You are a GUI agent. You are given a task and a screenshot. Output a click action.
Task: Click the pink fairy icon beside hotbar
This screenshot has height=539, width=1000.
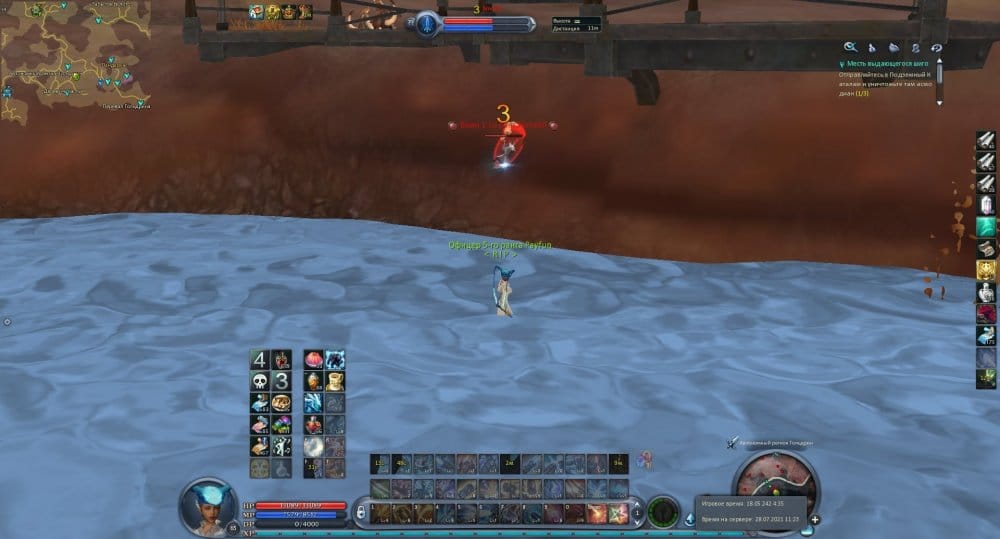[x=647, y=460]
